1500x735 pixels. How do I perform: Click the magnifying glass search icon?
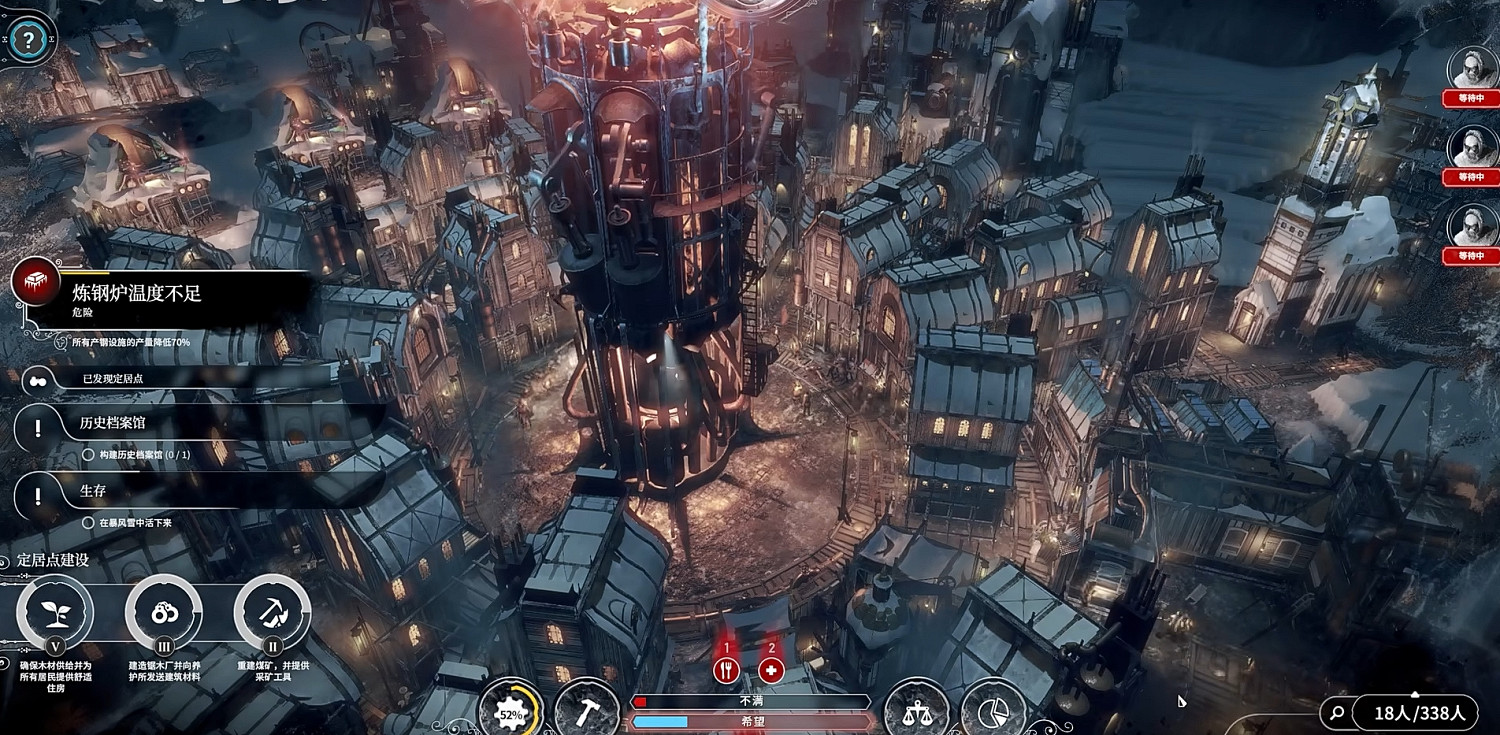pyautogui.click(x=1336, y=713)
